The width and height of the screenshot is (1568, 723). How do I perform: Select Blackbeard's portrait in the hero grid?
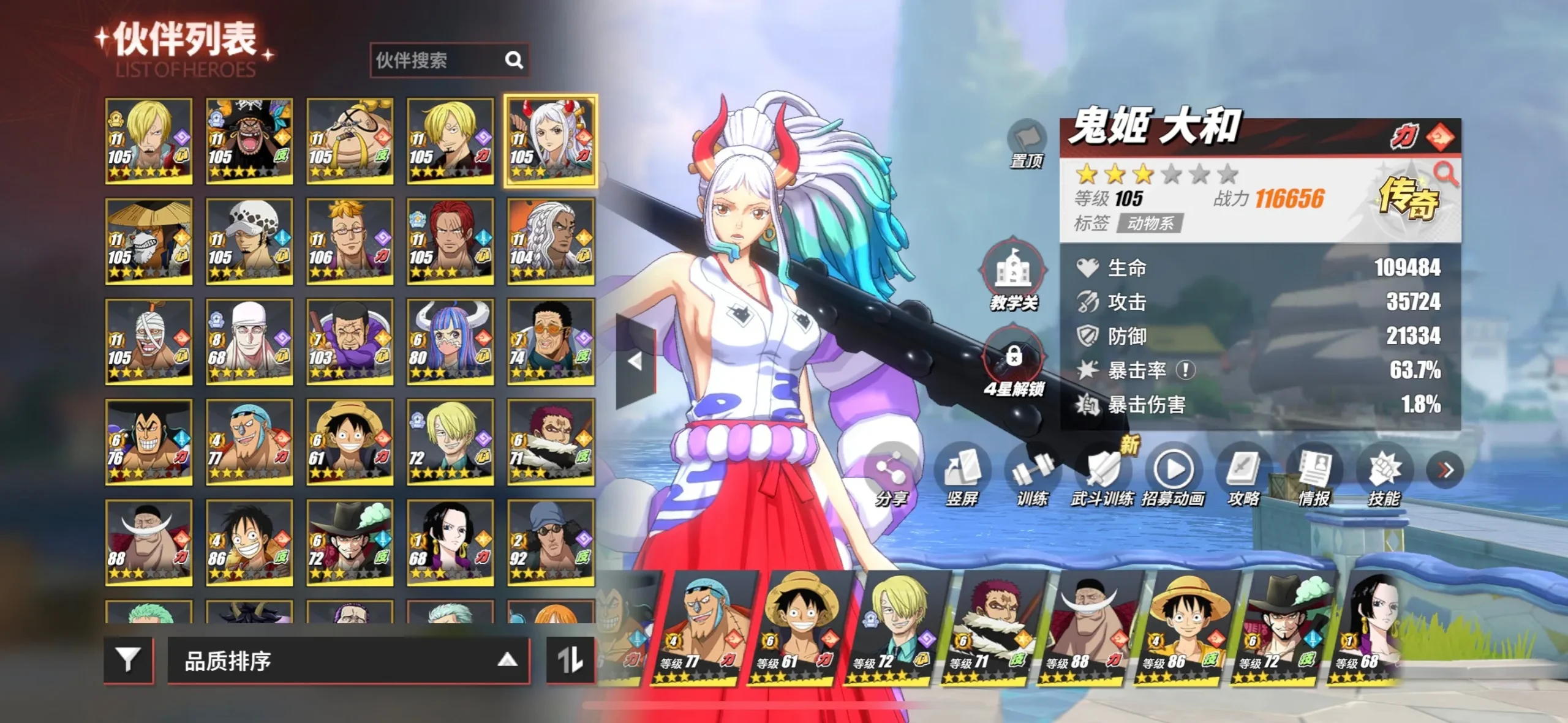coord(249,141)
